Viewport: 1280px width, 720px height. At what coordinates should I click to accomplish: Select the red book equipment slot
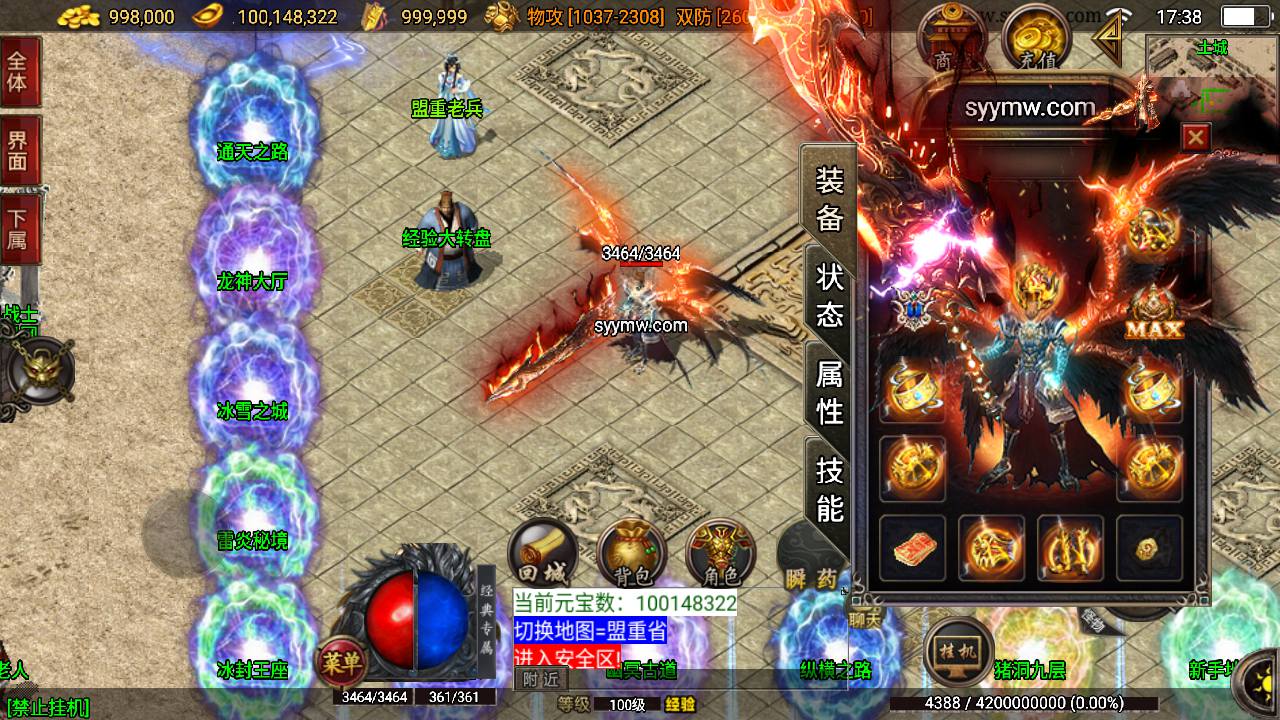coord(912,547)
